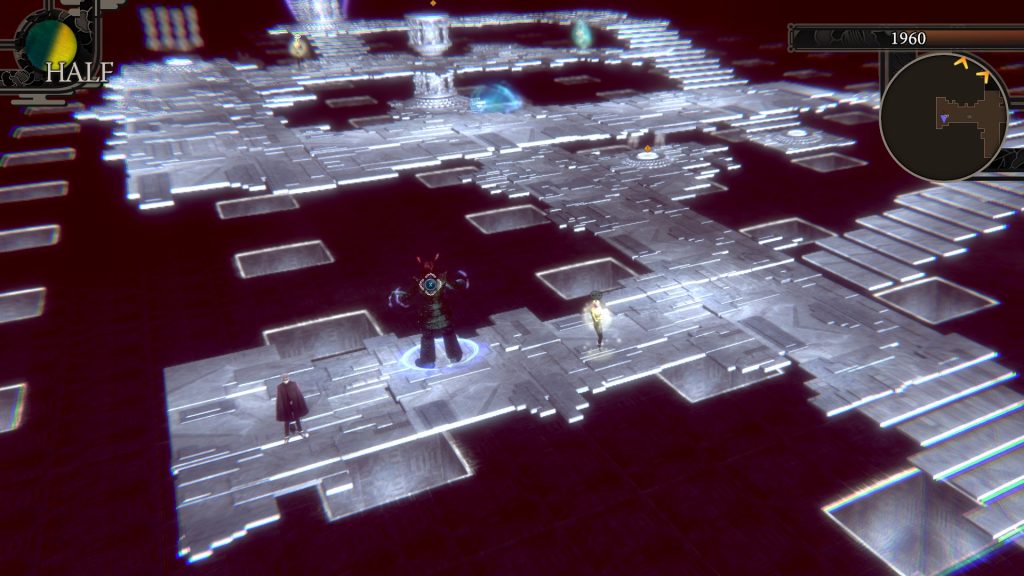The height and width of the screenshot is (576, 1024).
Task: Select the HALF moon phase gauge
Action: [x=52, y=44]
